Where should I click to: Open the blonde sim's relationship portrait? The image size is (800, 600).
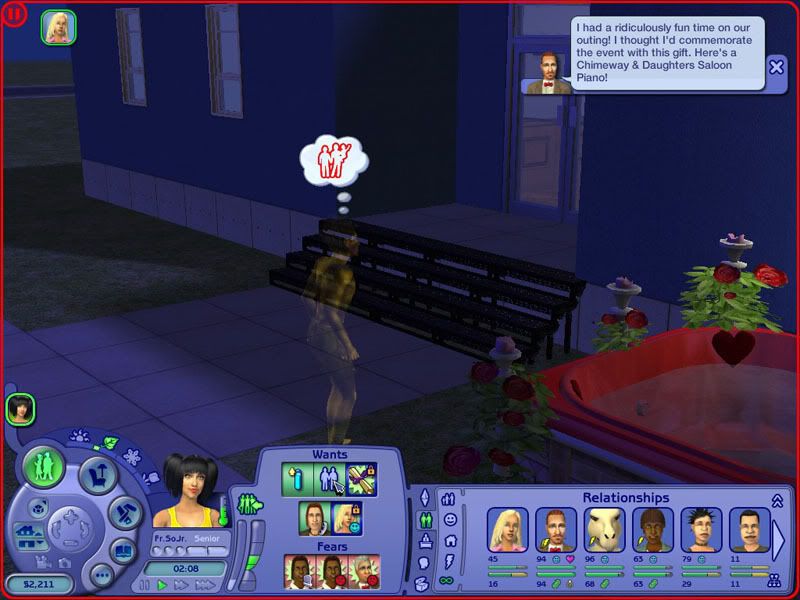click(505, 530)
